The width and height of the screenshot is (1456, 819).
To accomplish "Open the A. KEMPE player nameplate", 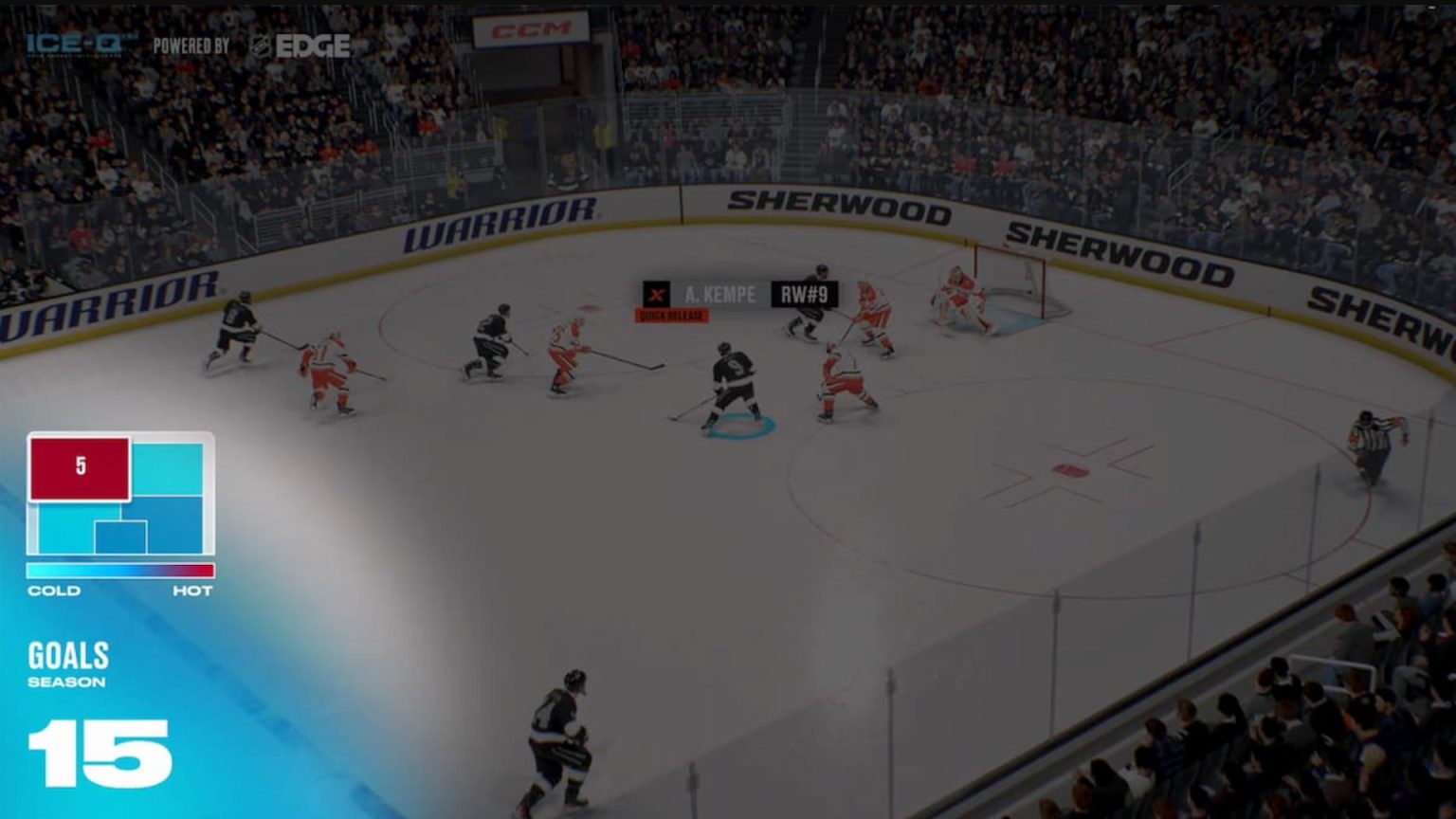I will (x=720, y=295).
